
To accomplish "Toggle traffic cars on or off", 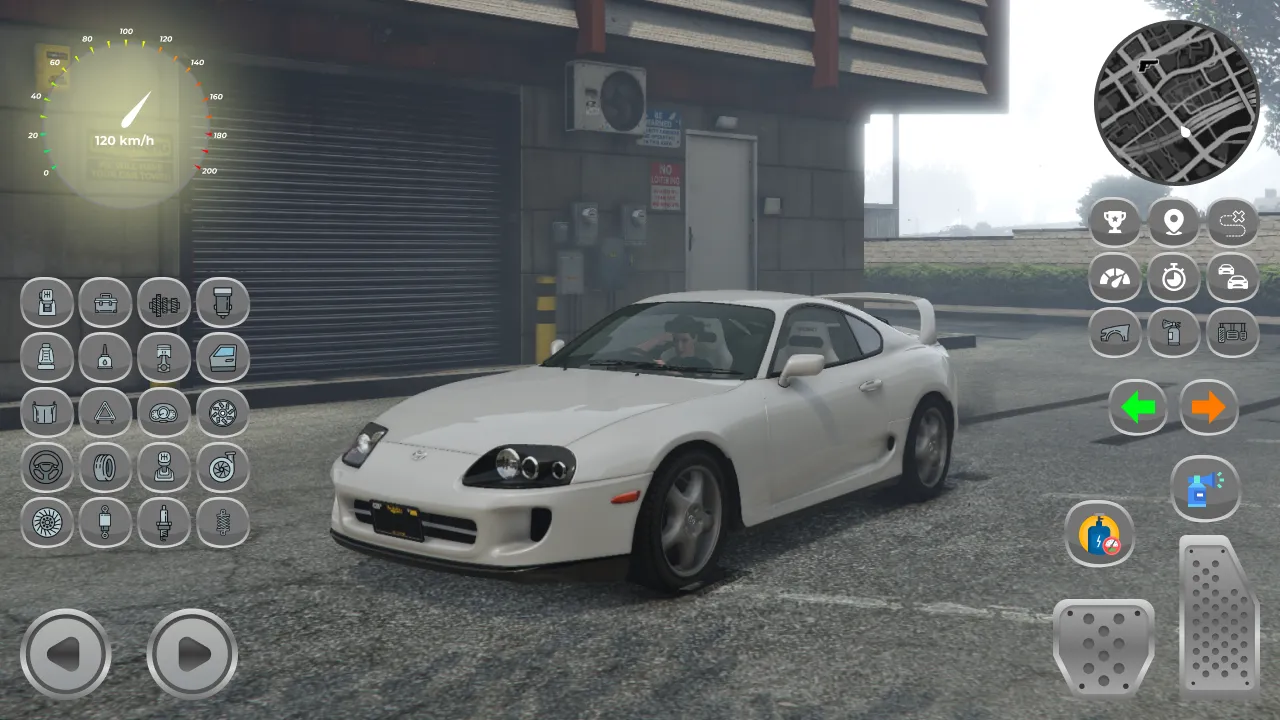I will tap(1233, 279).
